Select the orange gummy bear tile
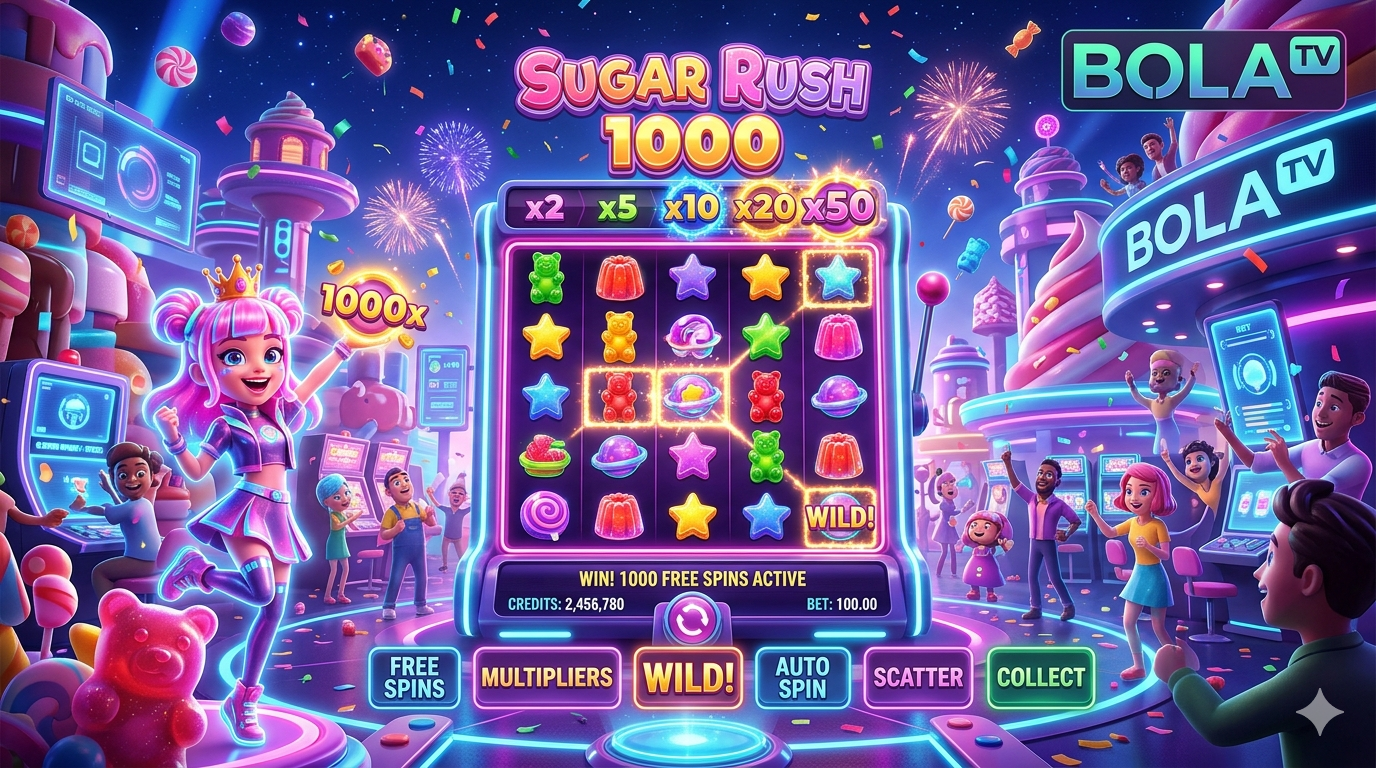The height and width of the screenshot is (768, 1376). (618, 336)
